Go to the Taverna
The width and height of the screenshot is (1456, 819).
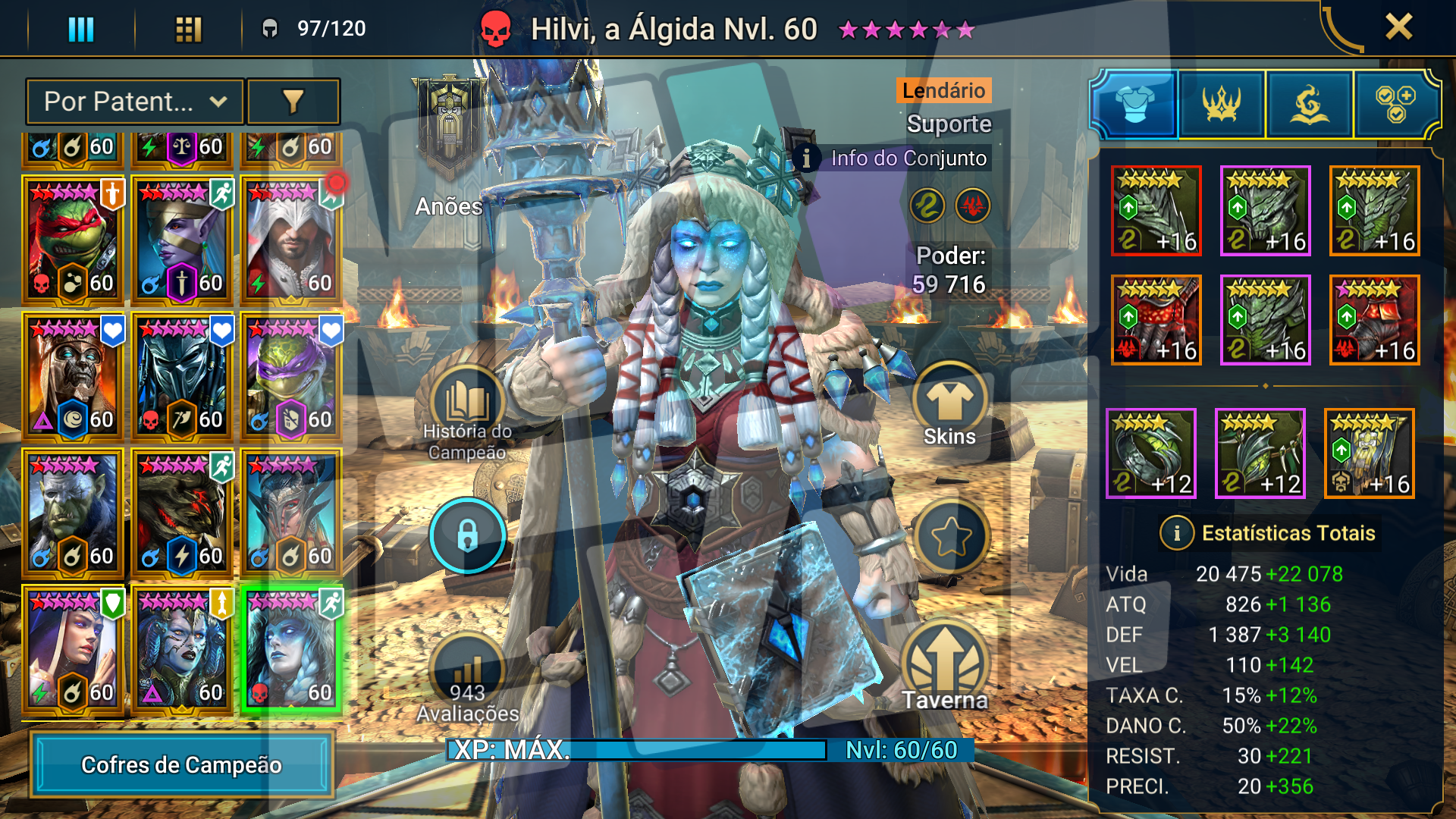[x=945, y=667]
